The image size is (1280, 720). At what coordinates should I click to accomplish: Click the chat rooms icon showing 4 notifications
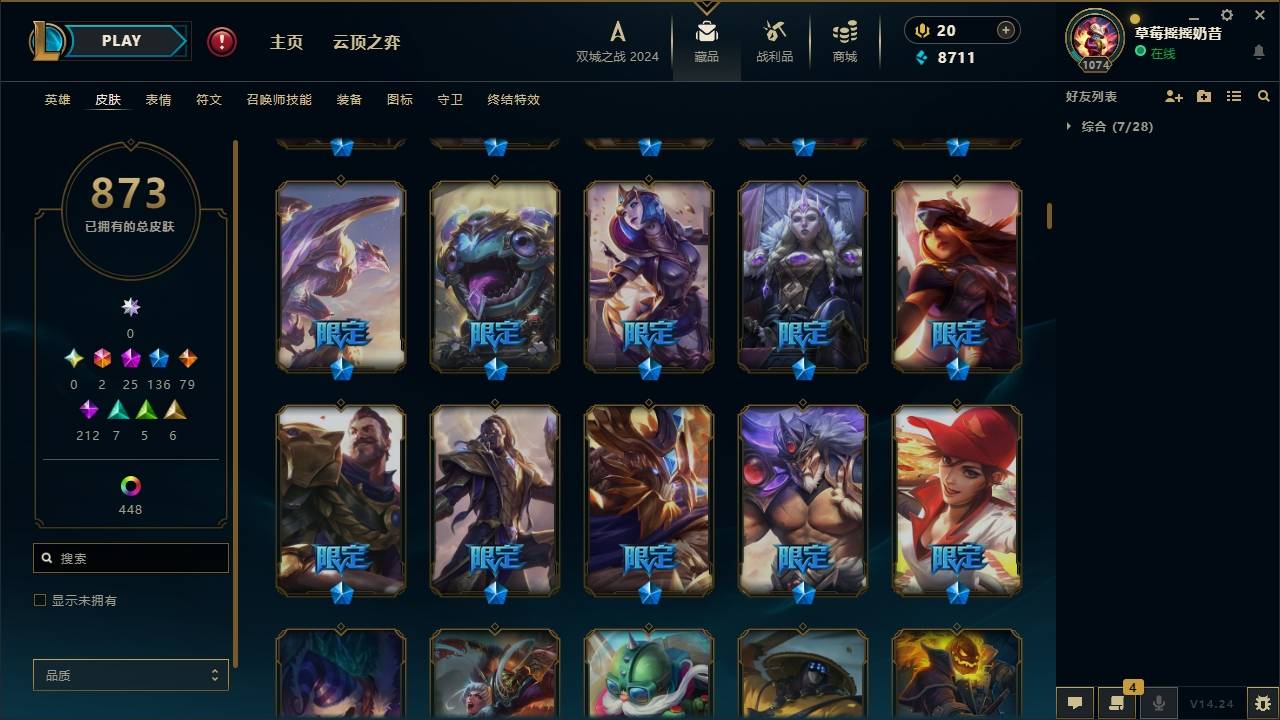coord(1118,703)
